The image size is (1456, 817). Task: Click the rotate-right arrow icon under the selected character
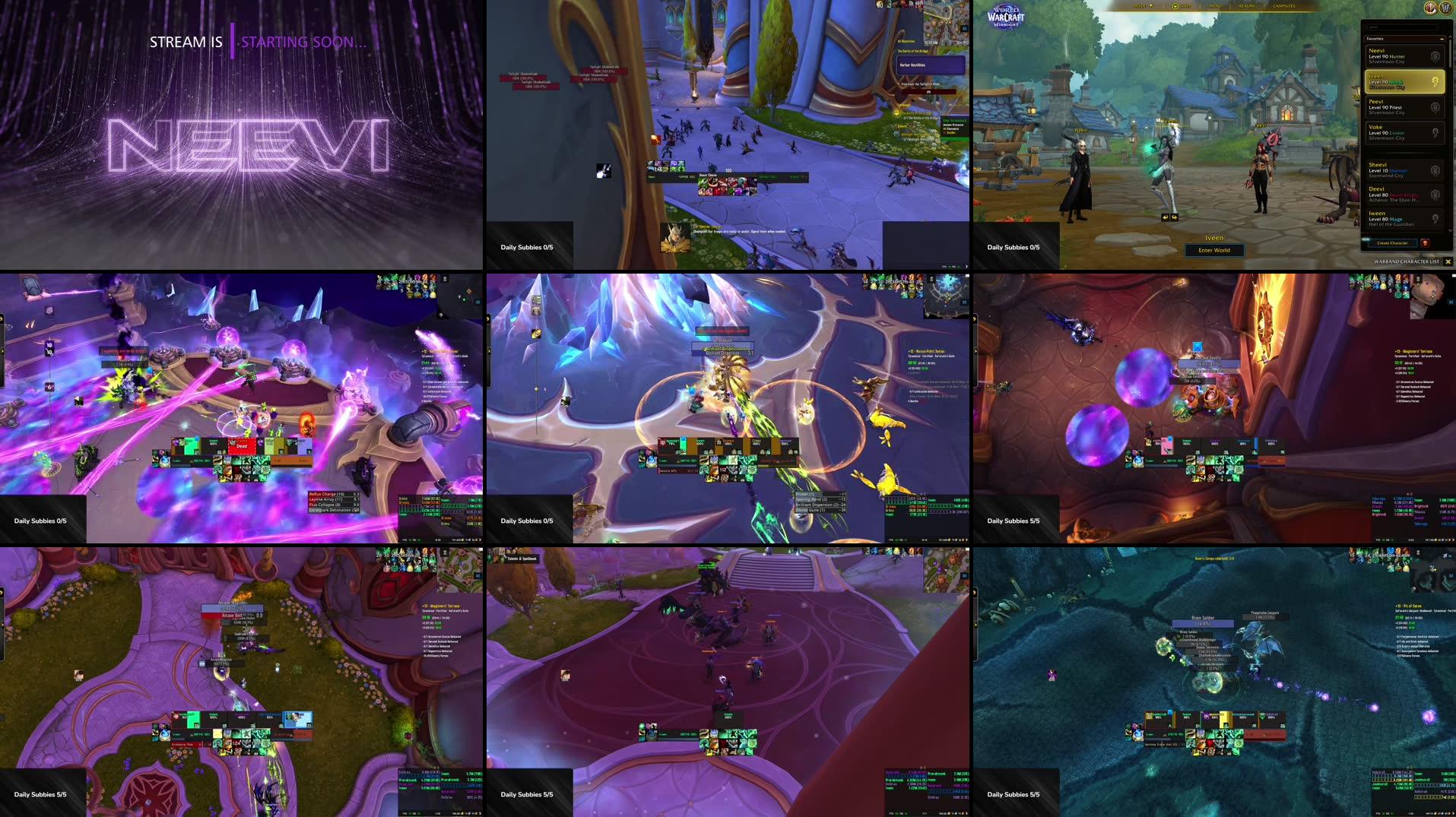(1175, 217)
